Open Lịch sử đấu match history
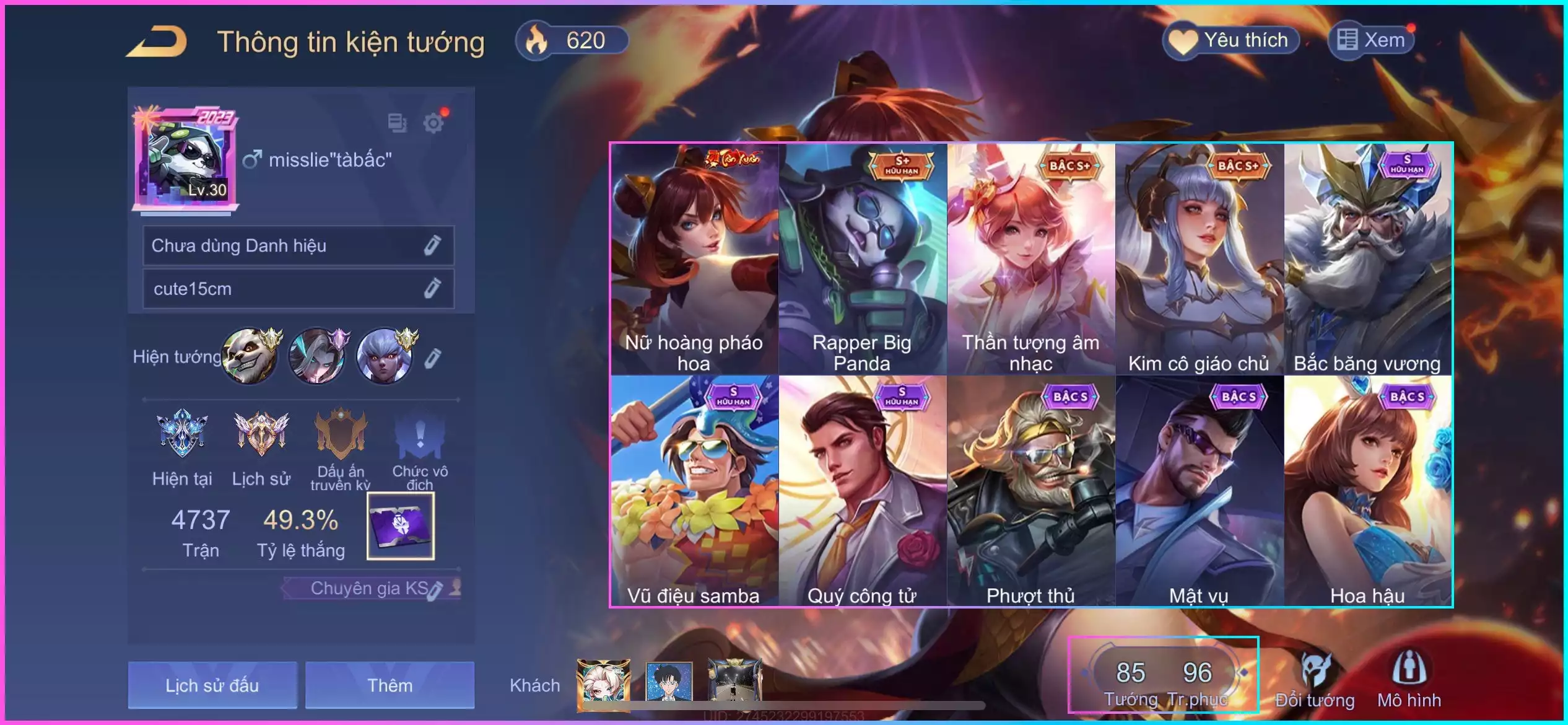This screenshot has width=1568, height=725. tap(212, 685)
